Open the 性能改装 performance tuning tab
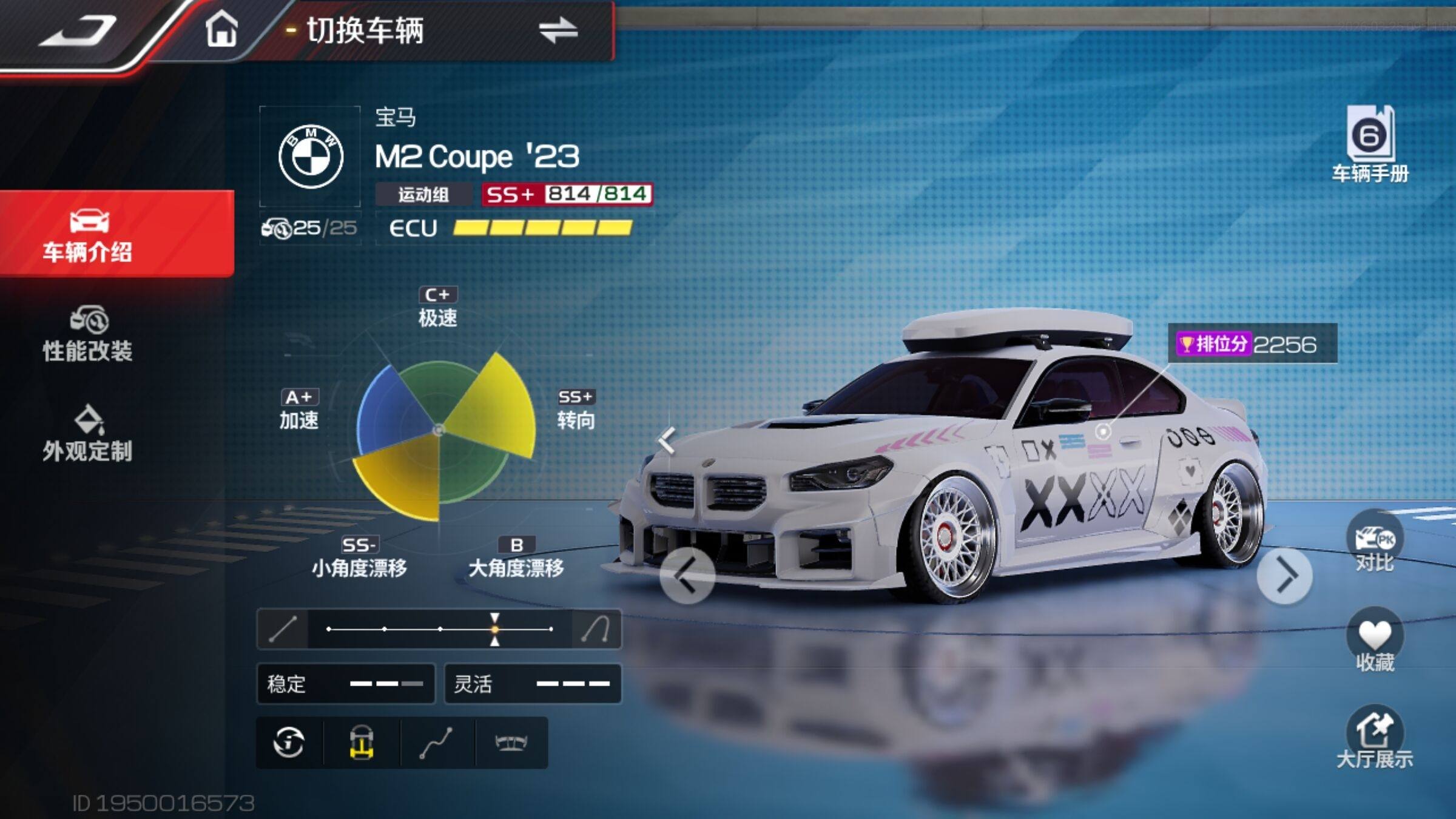Screen dimensions: 1456x819 (x=89, y=334)
